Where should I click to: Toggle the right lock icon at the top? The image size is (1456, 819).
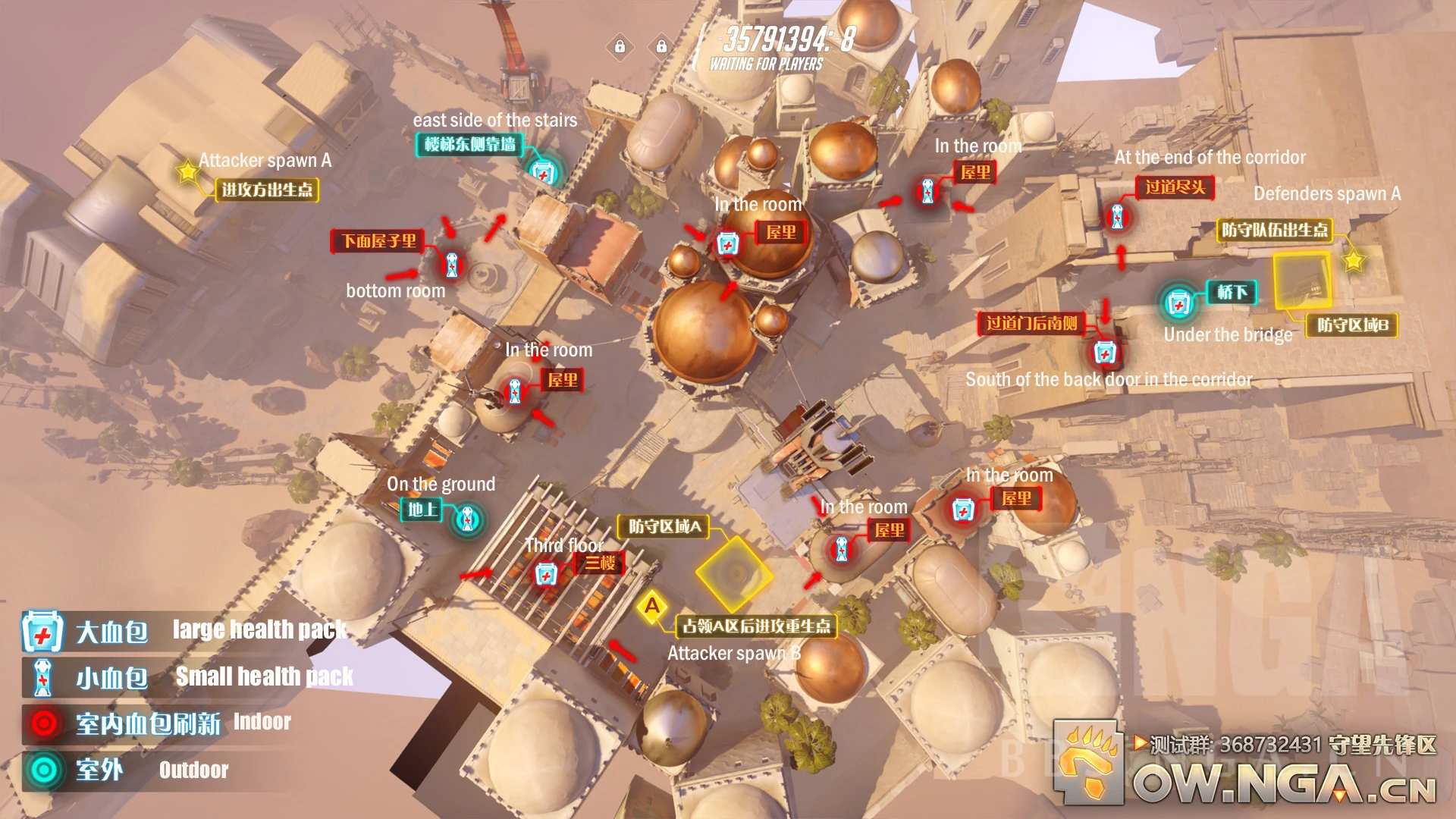(661, 47)
